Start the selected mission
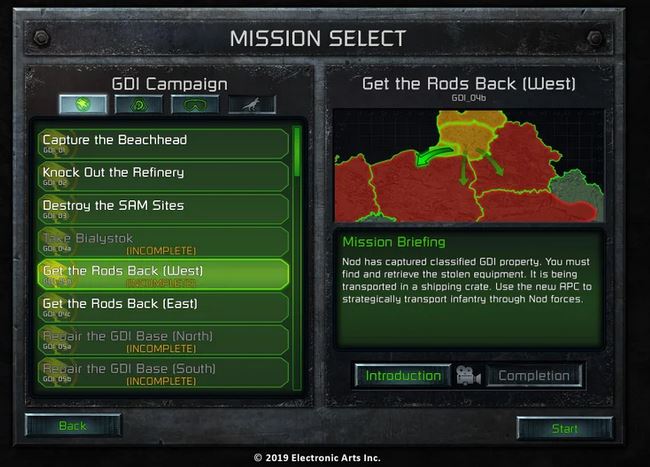Viewport: 650px width, 467px height. point(564,428)
